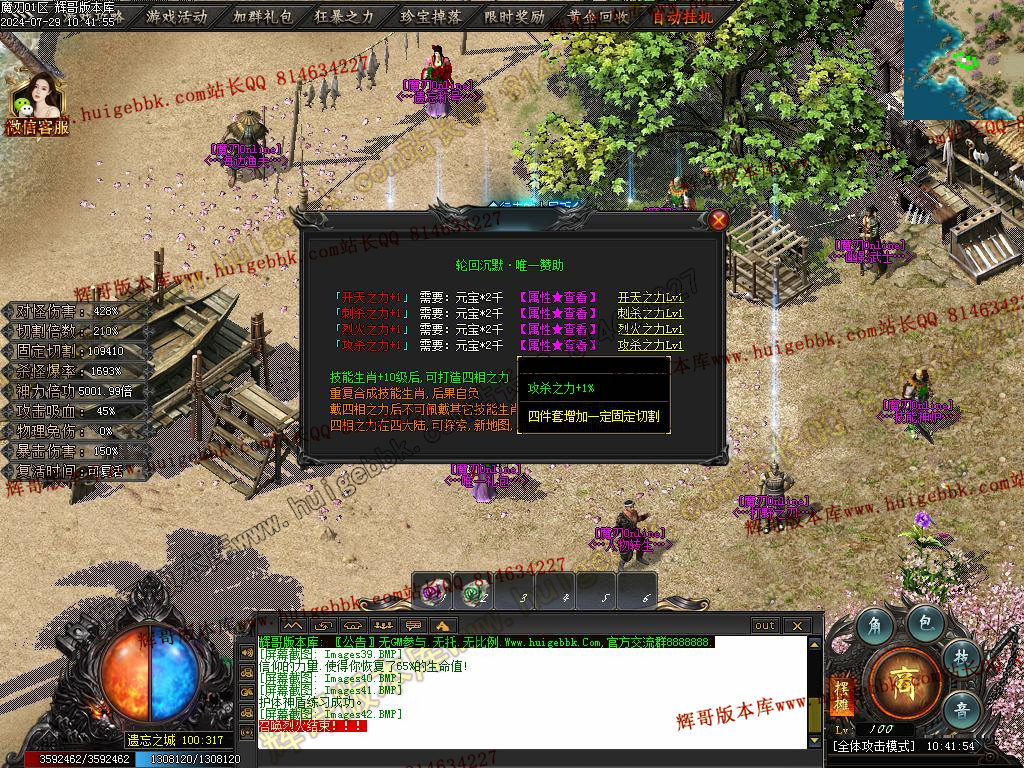The width and height of the screenshot is (1024, 768).
Task: Choose the 开天之力+1 upgrade option
Action: pyautogui.click(x=371, y=297)
